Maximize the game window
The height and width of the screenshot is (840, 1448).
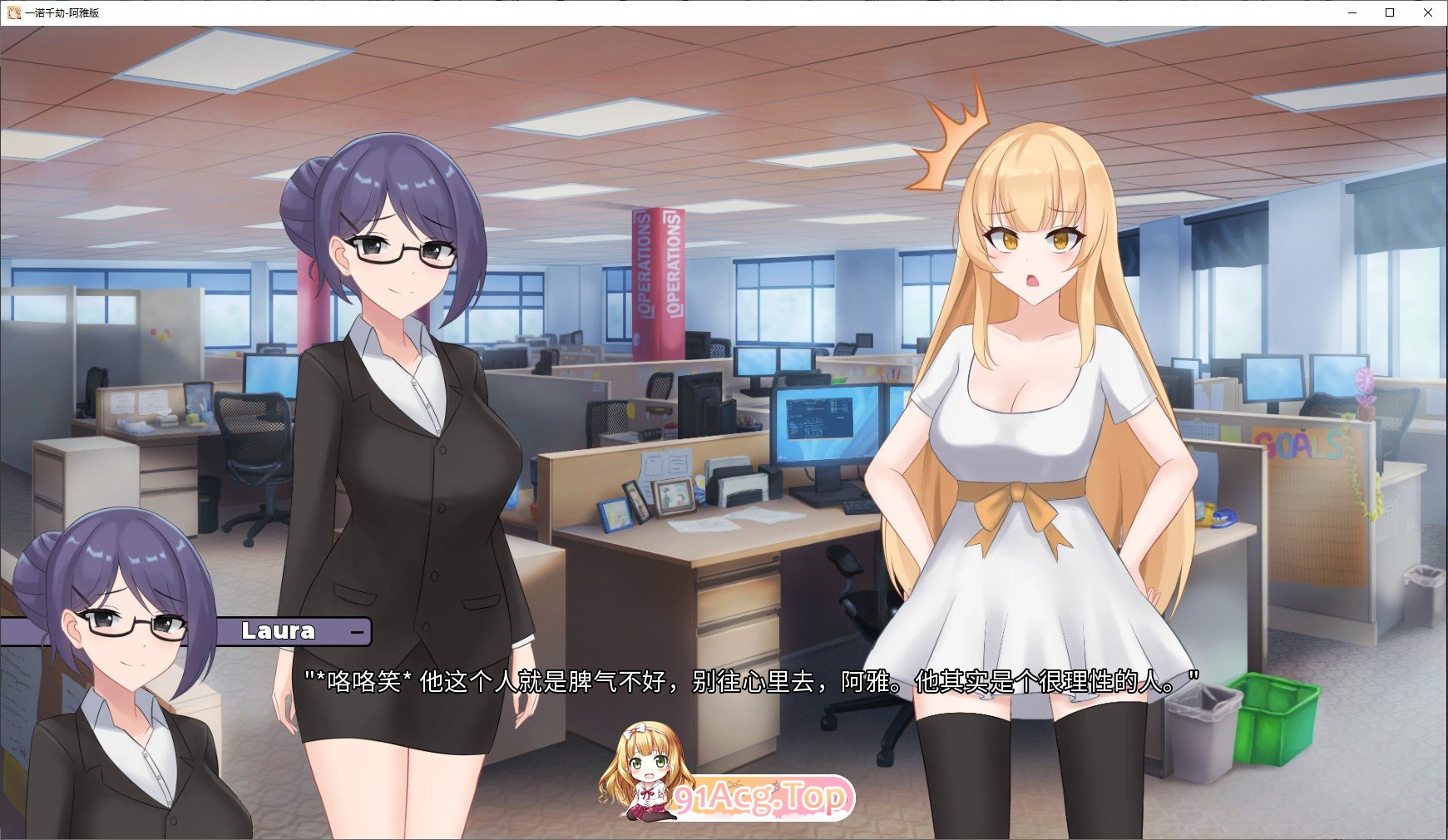coord(1387,12)
